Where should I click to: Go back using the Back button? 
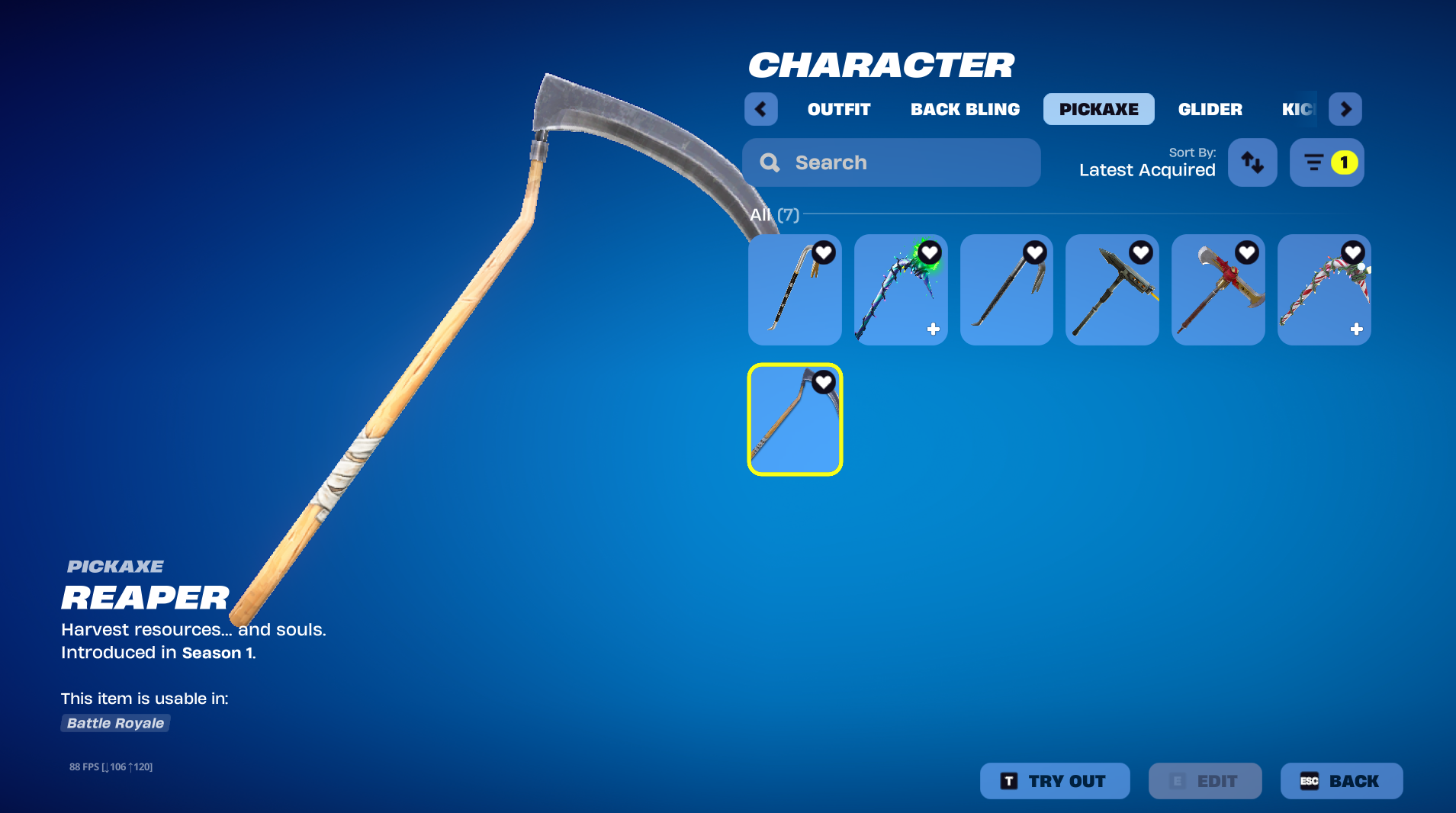[1341, 781]
